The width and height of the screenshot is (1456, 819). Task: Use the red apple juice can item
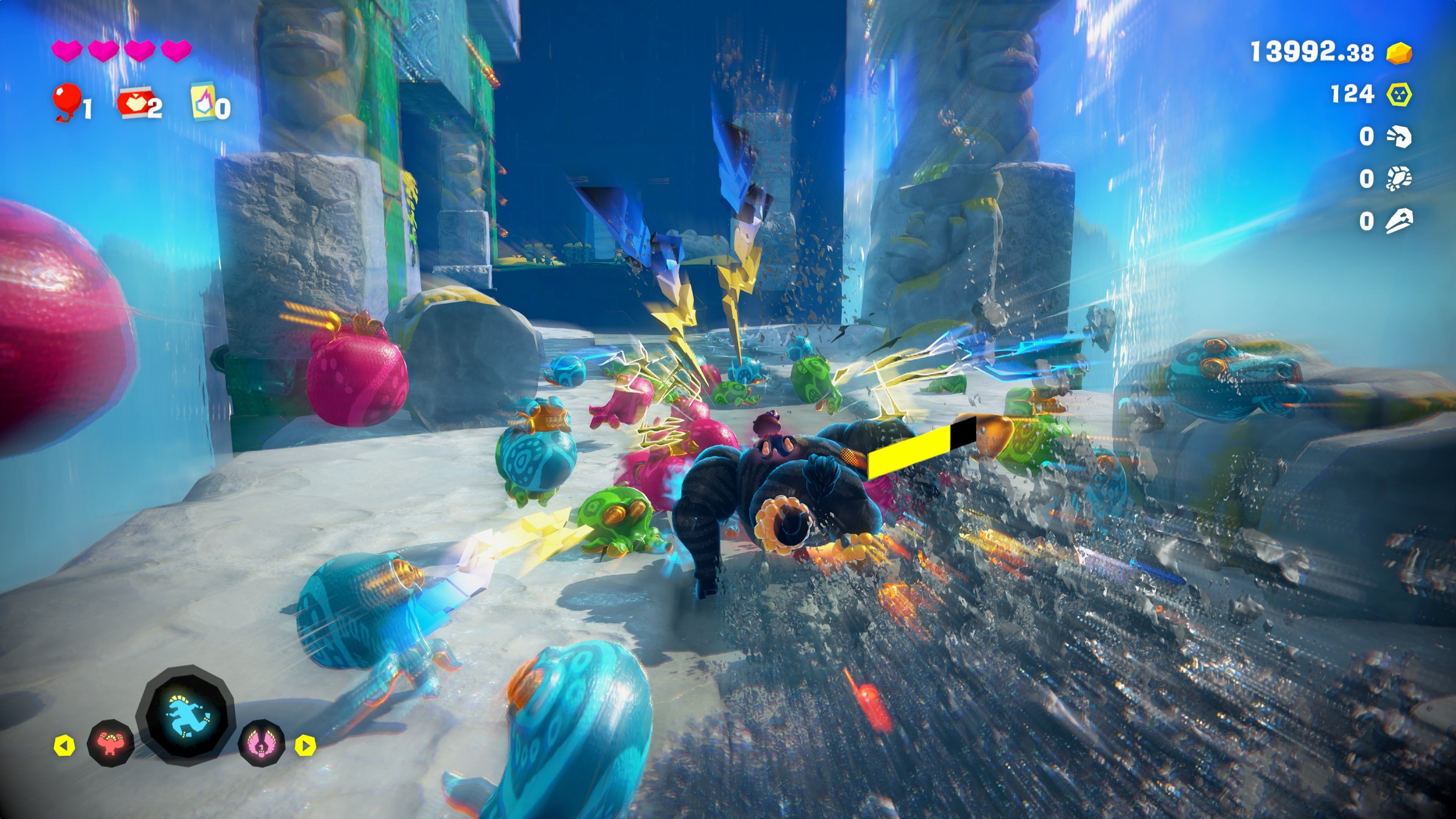coord(134,102)
